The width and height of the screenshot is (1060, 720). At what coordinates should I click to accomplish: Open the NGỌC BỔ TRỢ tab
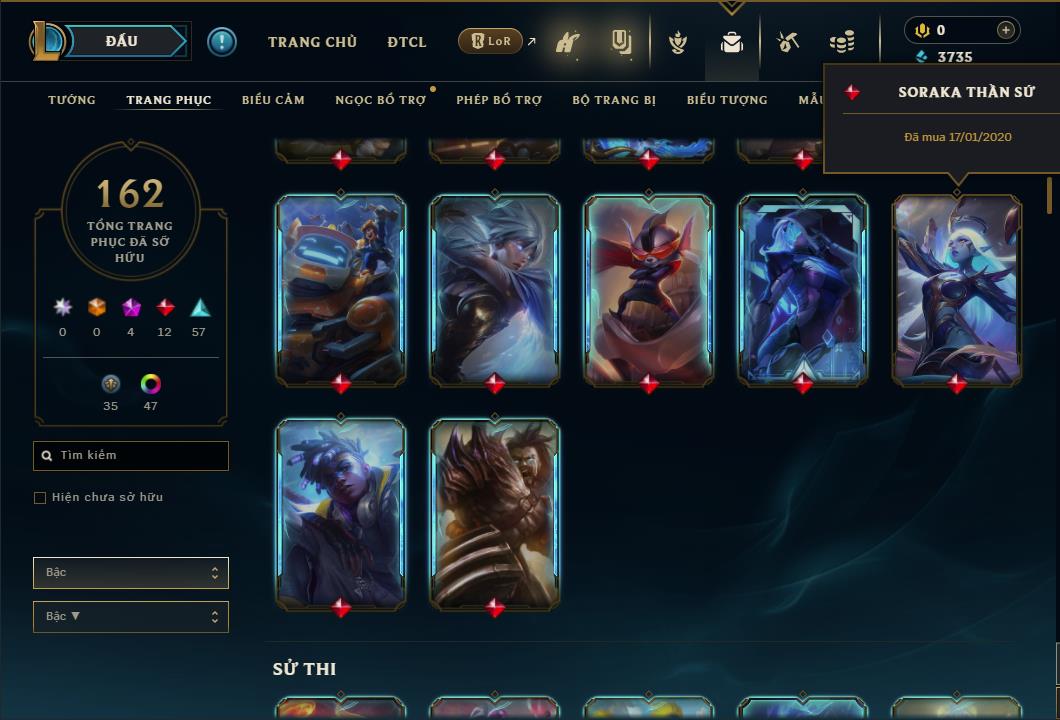pyautogui.click(x=380, y=100)
